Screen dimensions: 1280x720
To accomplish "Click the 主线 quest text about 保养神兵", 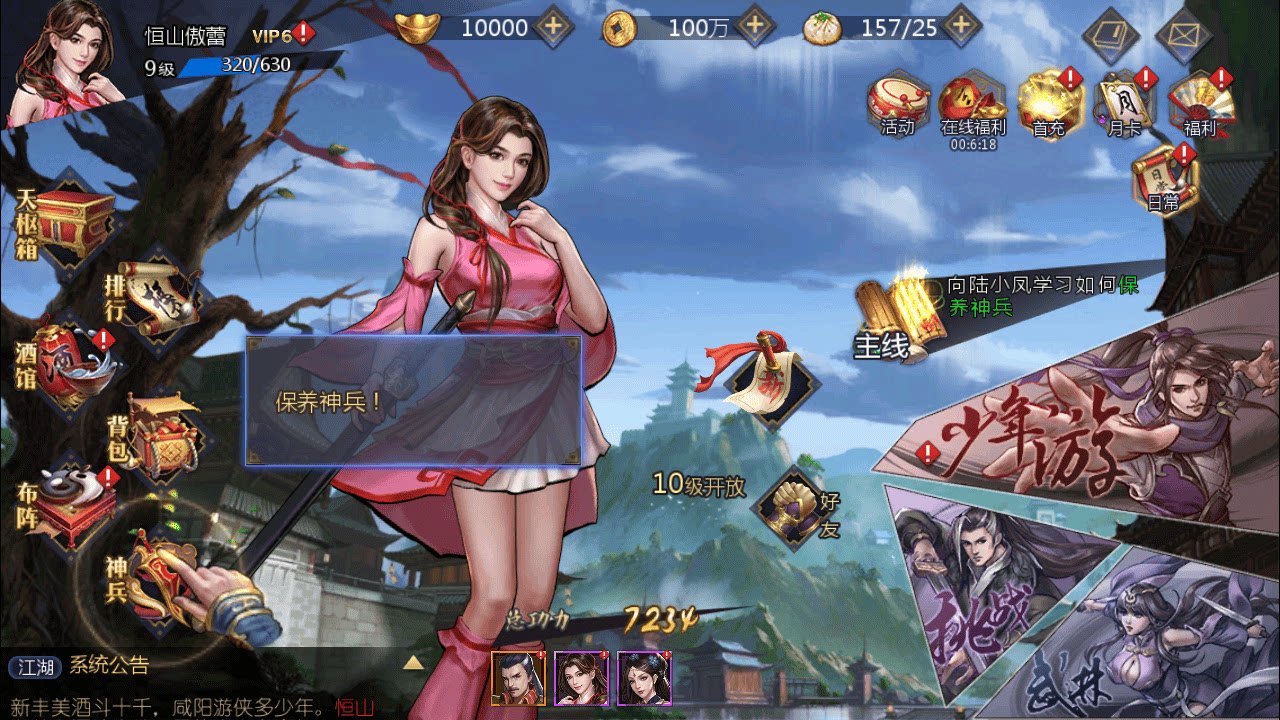I will point(1040,295).
